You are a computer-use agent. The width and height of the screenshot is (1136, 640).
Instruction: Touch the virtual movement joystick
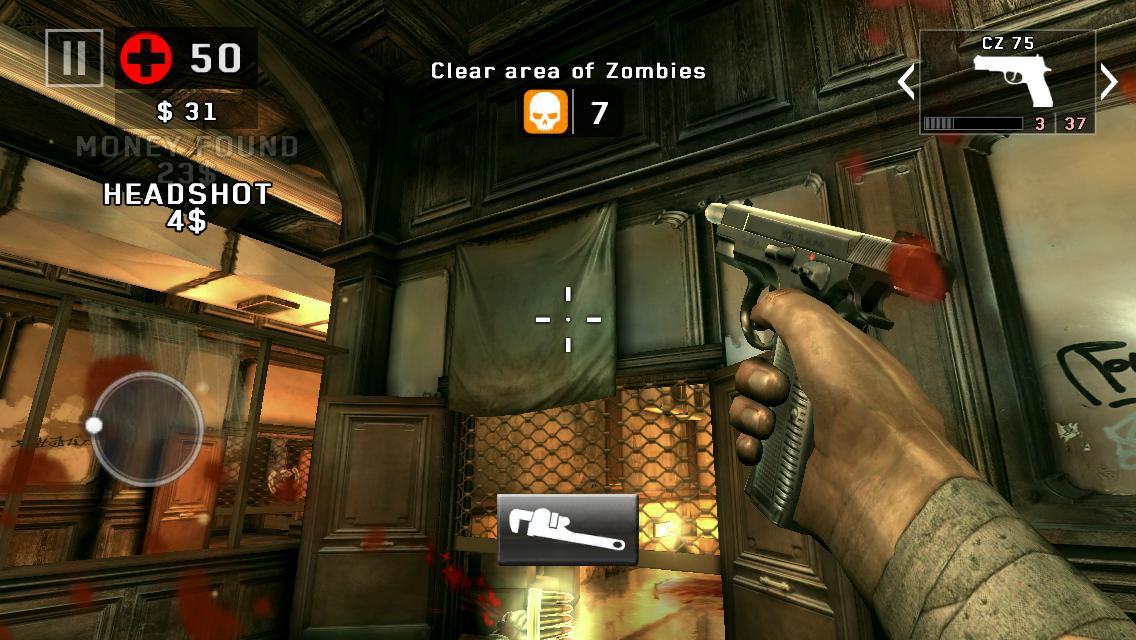coord(147,429)
